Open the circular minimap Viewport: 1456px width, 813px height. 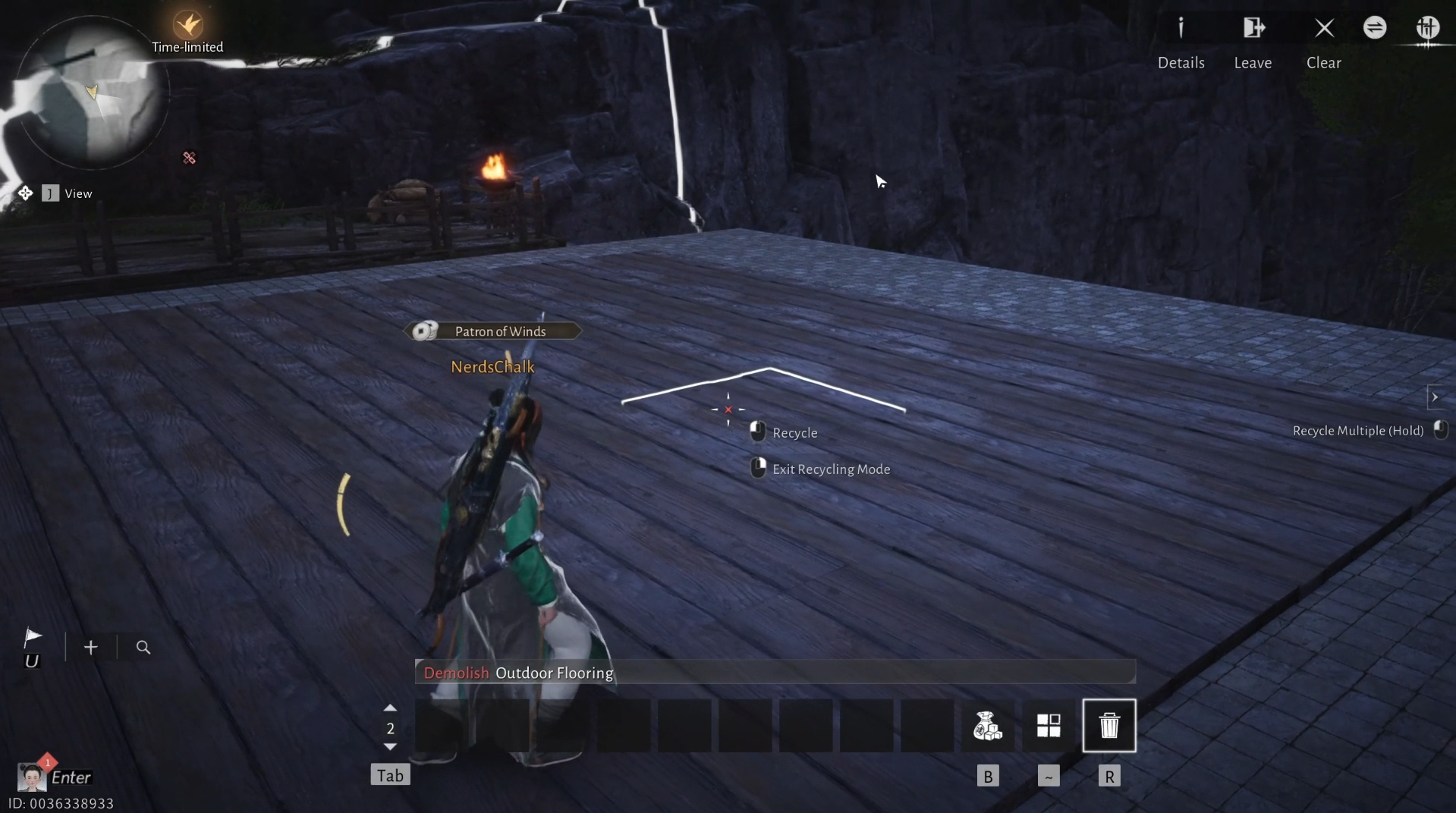91,93
